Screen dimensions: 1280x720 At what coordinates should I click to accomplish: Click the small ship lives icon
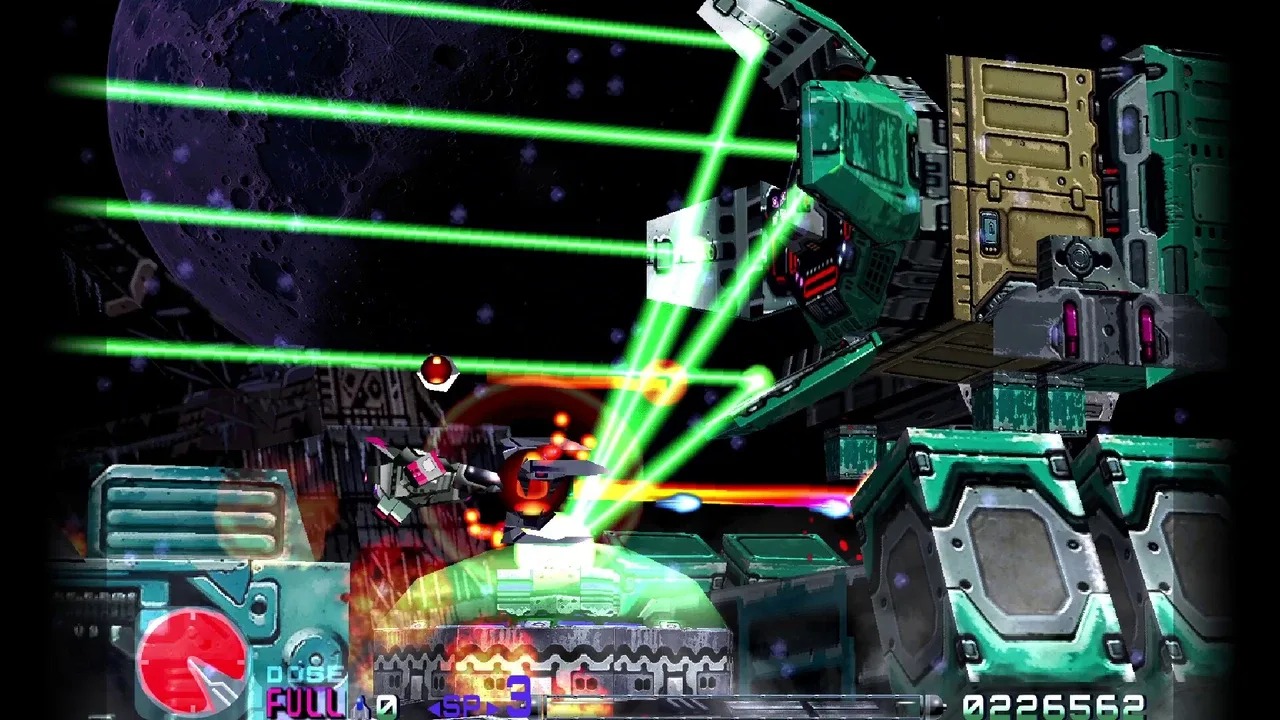click(360, 707)
